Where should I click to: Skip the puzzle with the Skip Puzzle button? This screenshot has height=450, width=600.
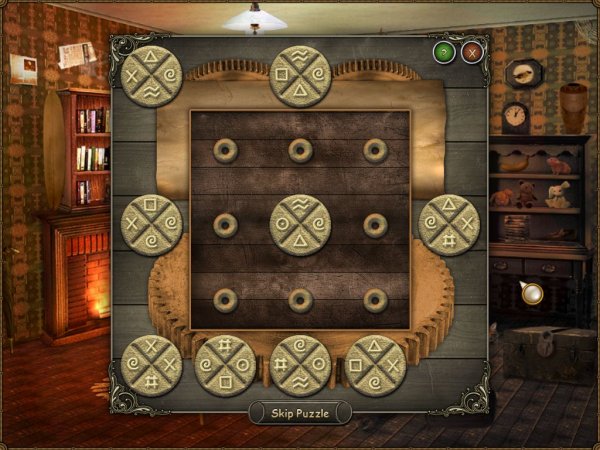pyautogui.click(x=300, y=412)
